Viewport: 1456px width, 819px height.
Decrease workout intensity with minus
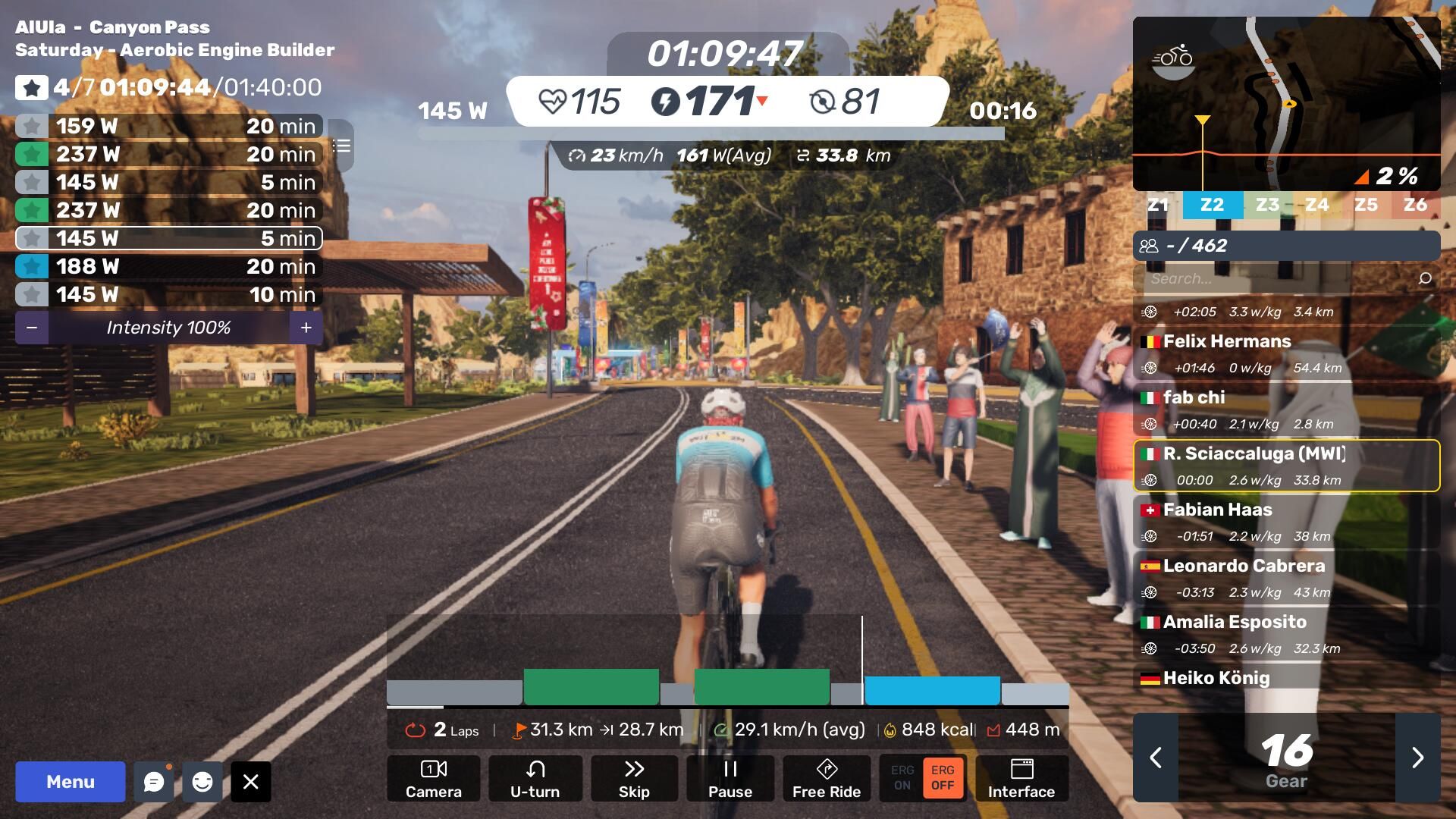point(32,328)
